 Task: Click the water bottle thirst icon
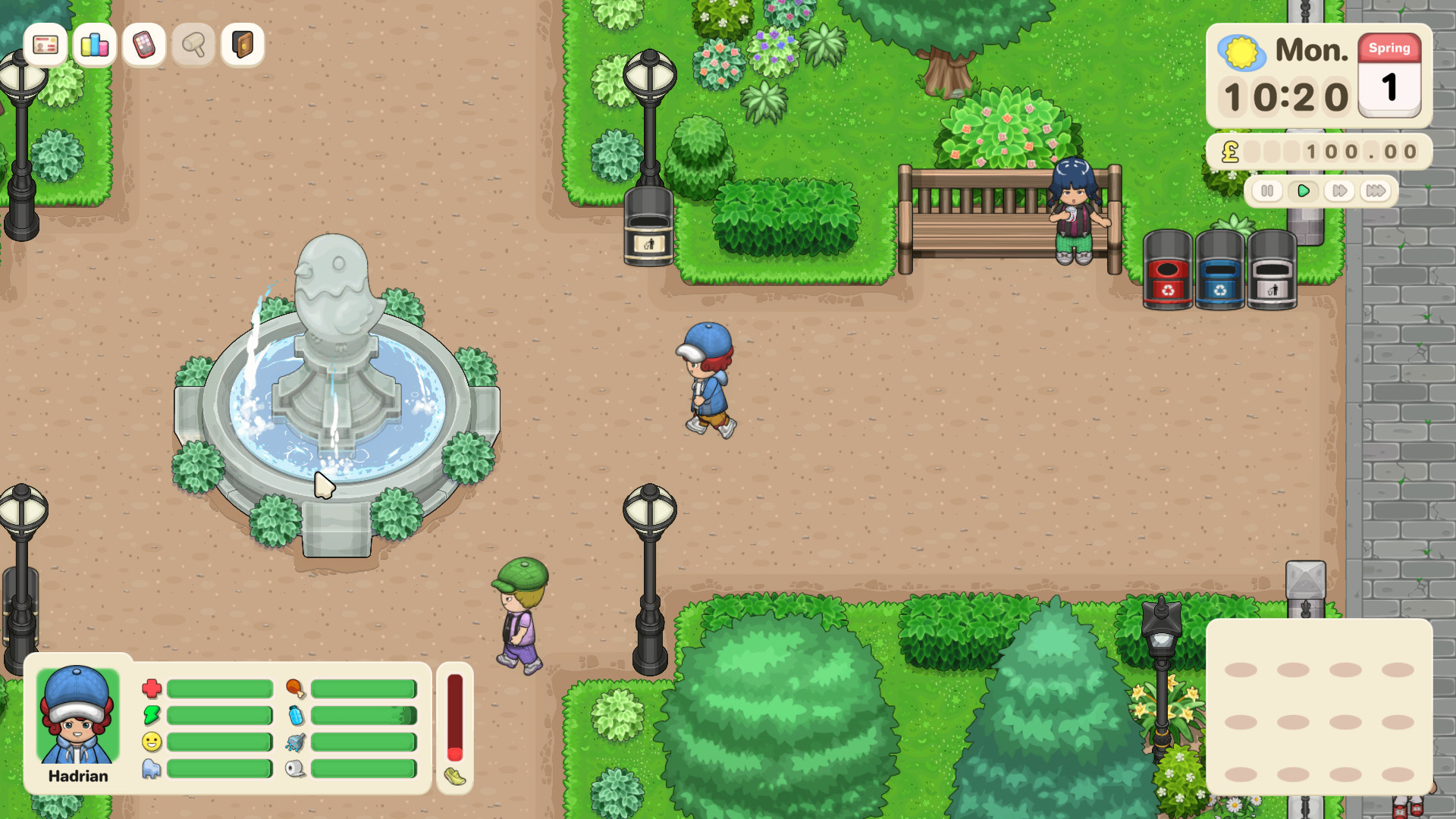(297, 715)
